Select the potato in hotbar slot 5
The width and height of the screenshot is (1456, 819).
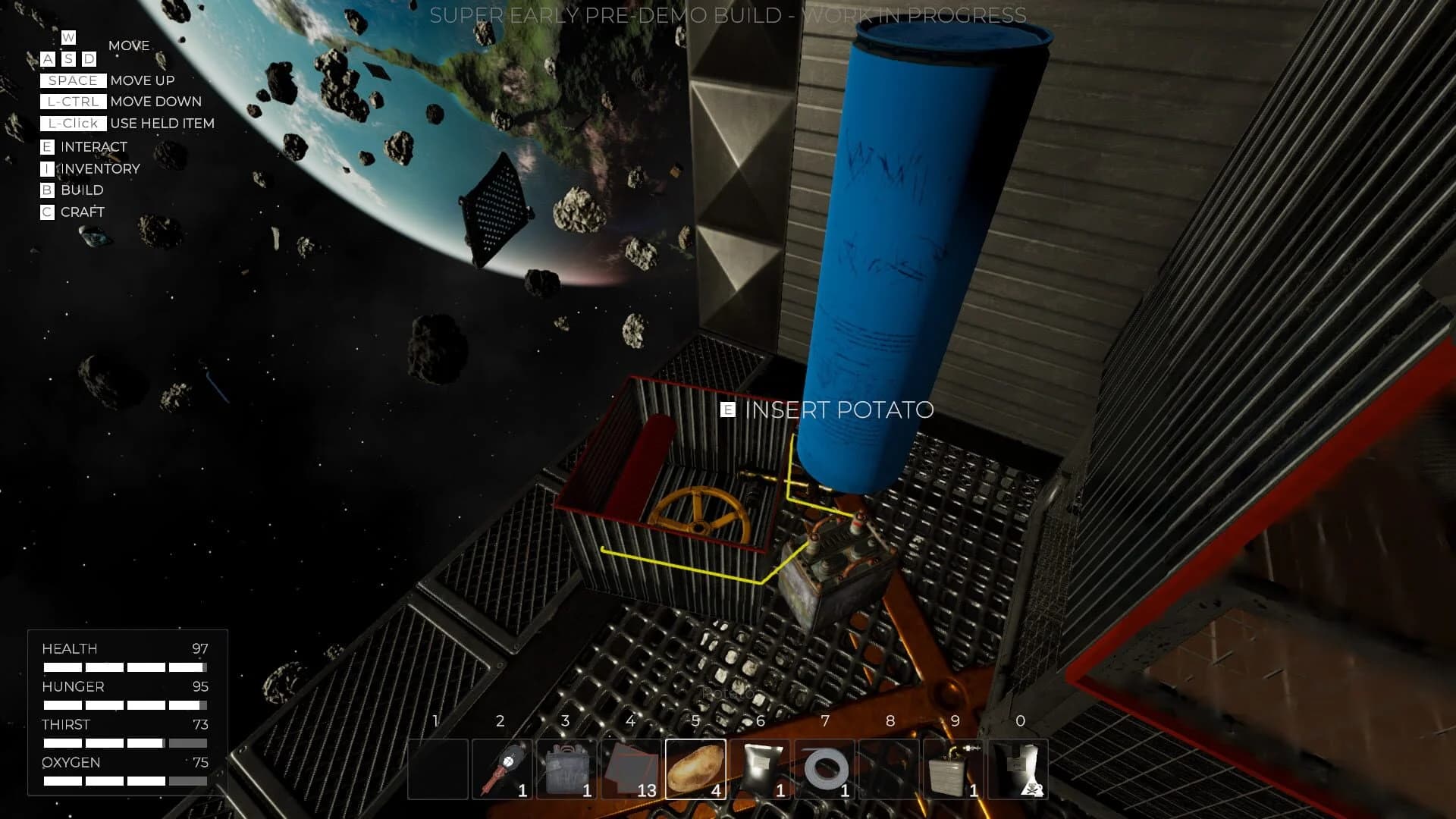tap(696, 768)
